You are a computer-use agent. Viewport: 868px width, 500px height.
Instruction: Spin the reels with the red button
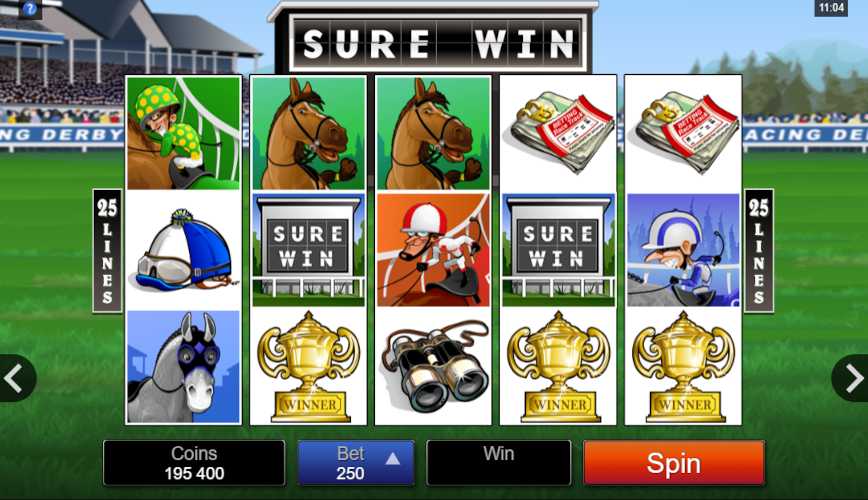tap(673, 463)
